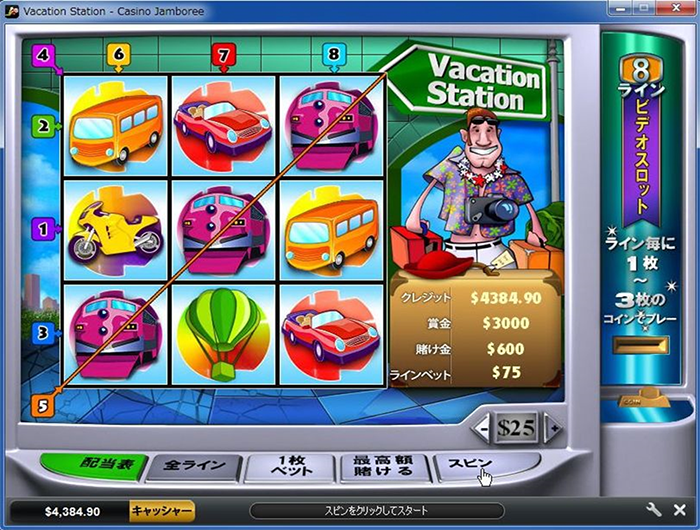Click the orange payline 5 marker

[42, 405]
